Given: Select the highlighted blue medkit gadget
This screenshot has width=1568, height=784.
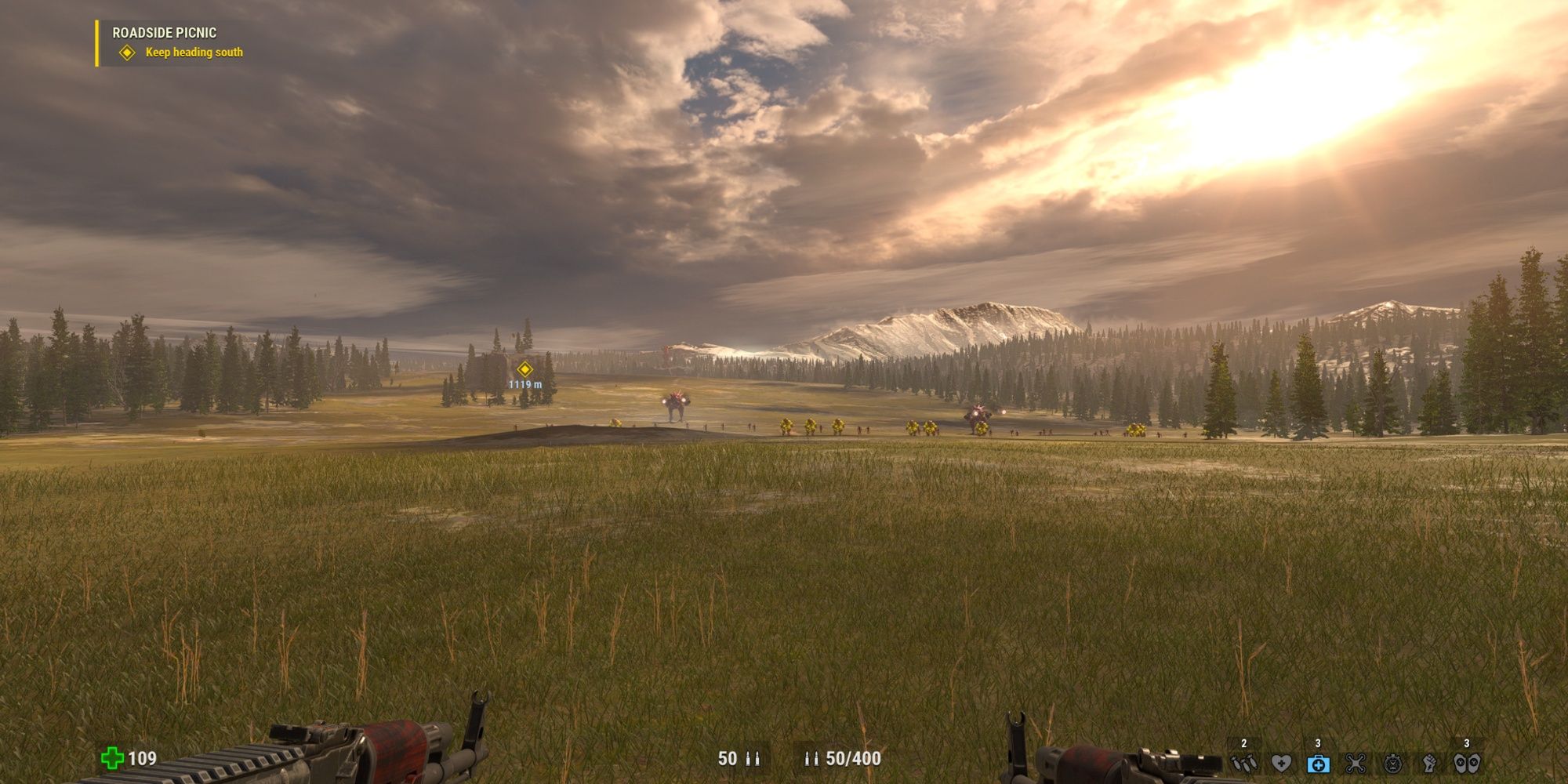Looking at the screenshot, I should click(1318, 764).
